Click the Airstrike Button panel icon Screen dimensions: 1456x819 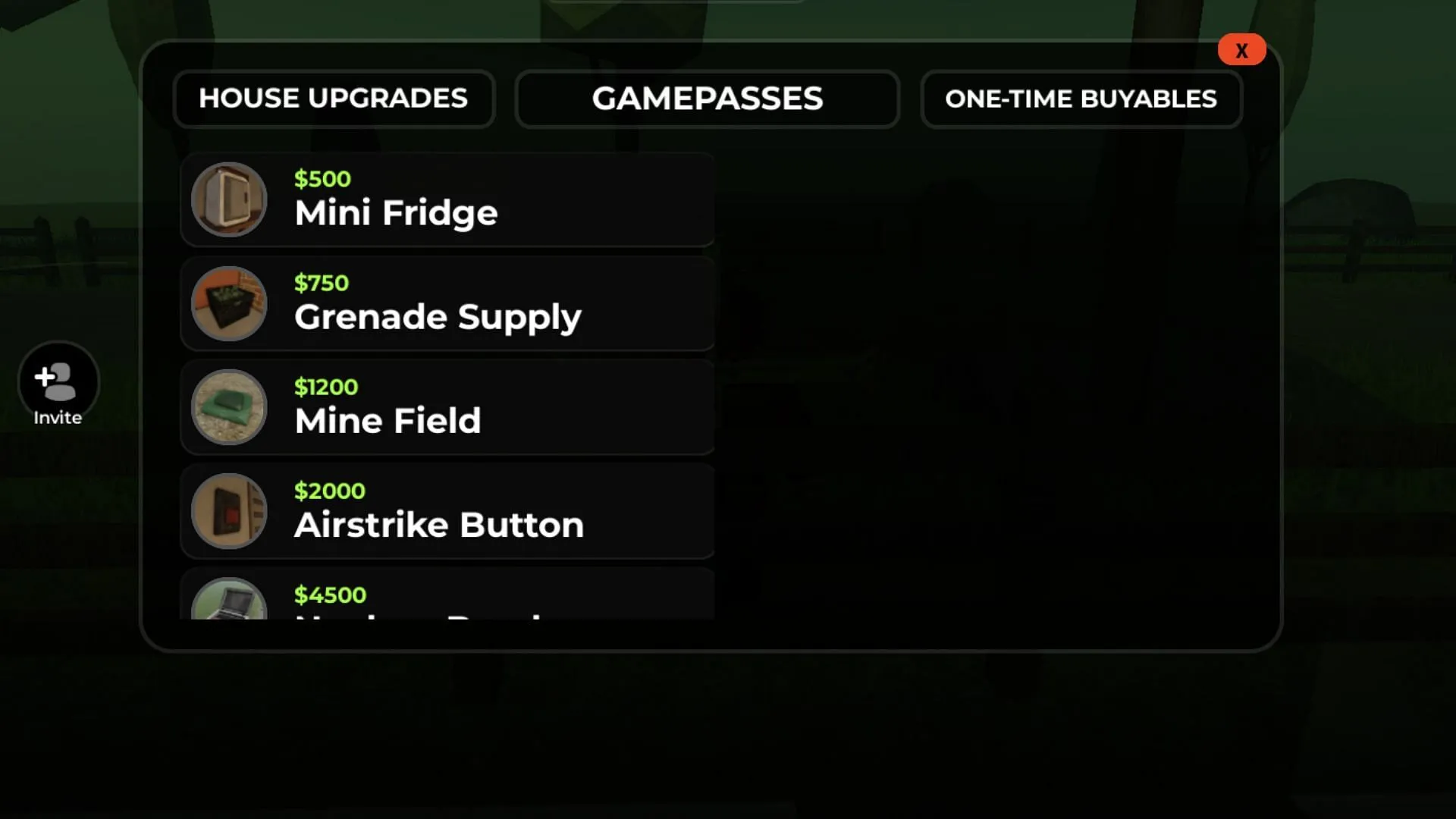(x=229, y=511)
